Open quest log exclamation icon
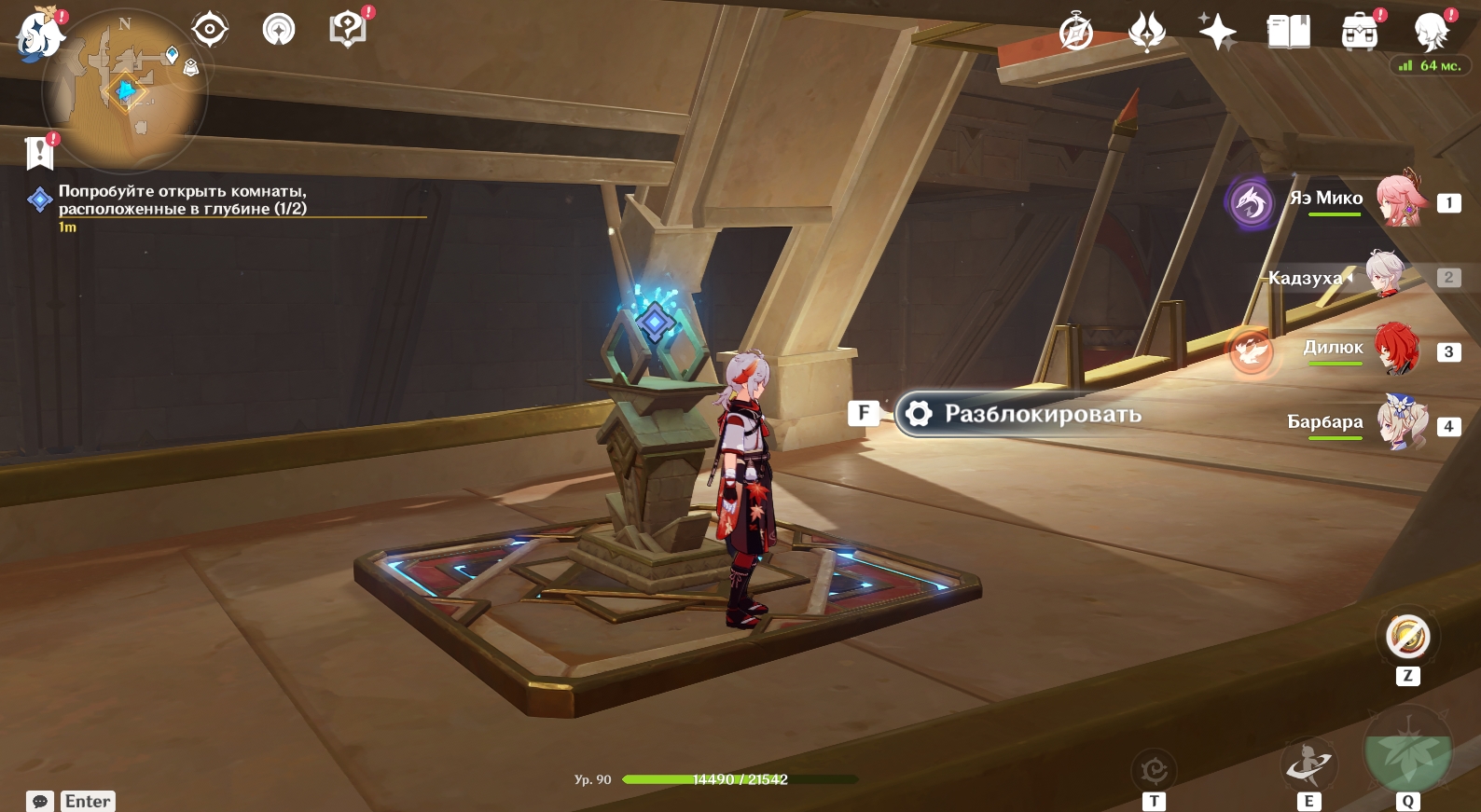This screenshot has width=1481, height=812. click(x=40, y=152)
